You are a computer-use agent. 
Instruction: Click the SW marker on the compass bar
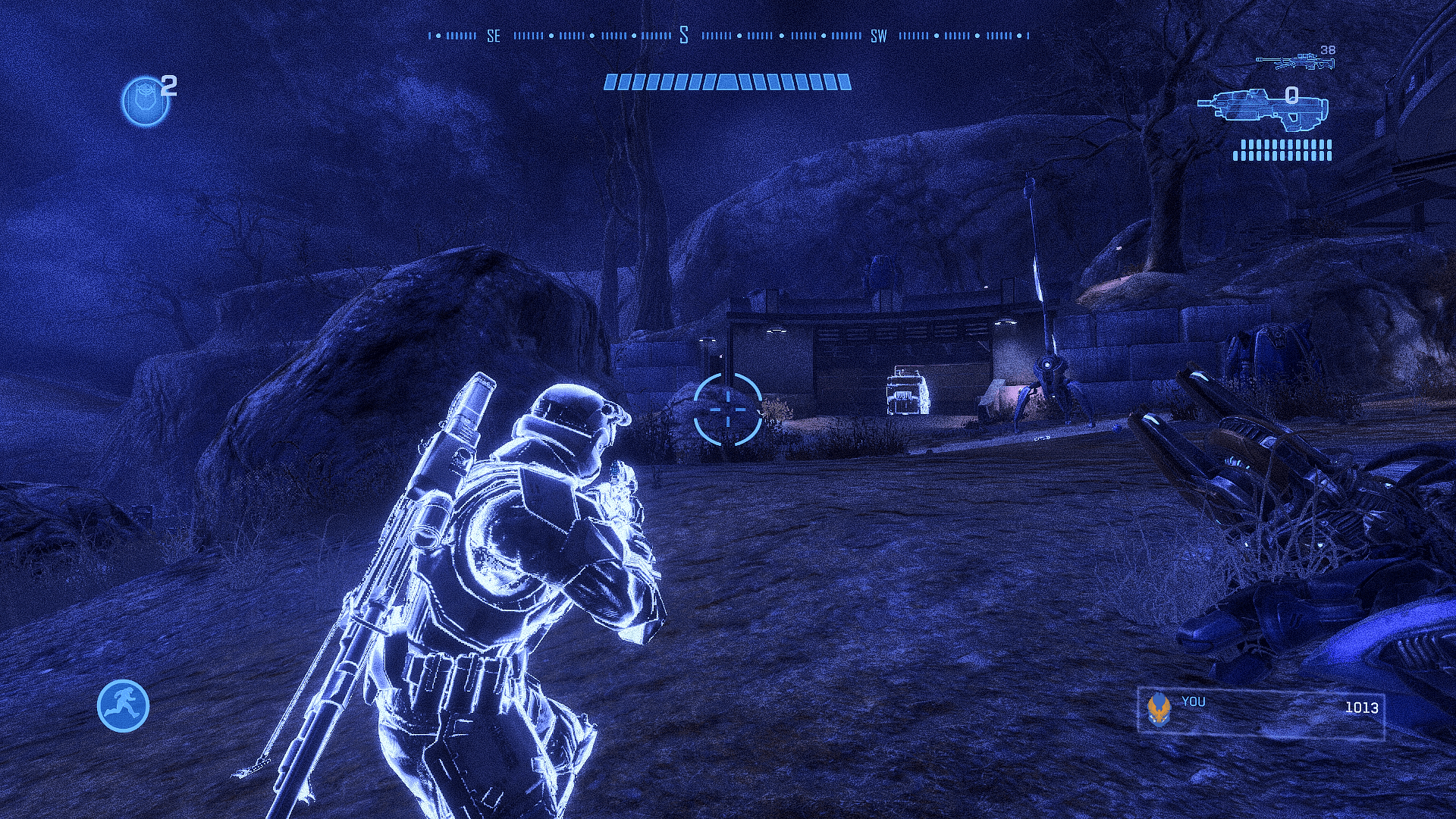coord(880,35)
